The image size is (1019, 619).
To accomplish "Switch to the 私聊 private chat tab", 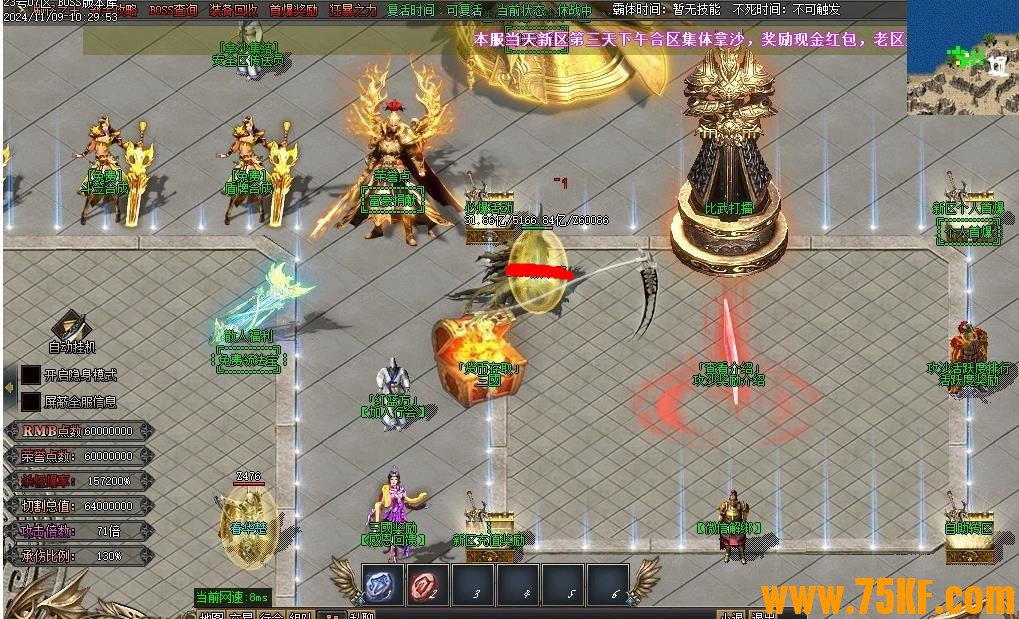I will coord(361,614).
